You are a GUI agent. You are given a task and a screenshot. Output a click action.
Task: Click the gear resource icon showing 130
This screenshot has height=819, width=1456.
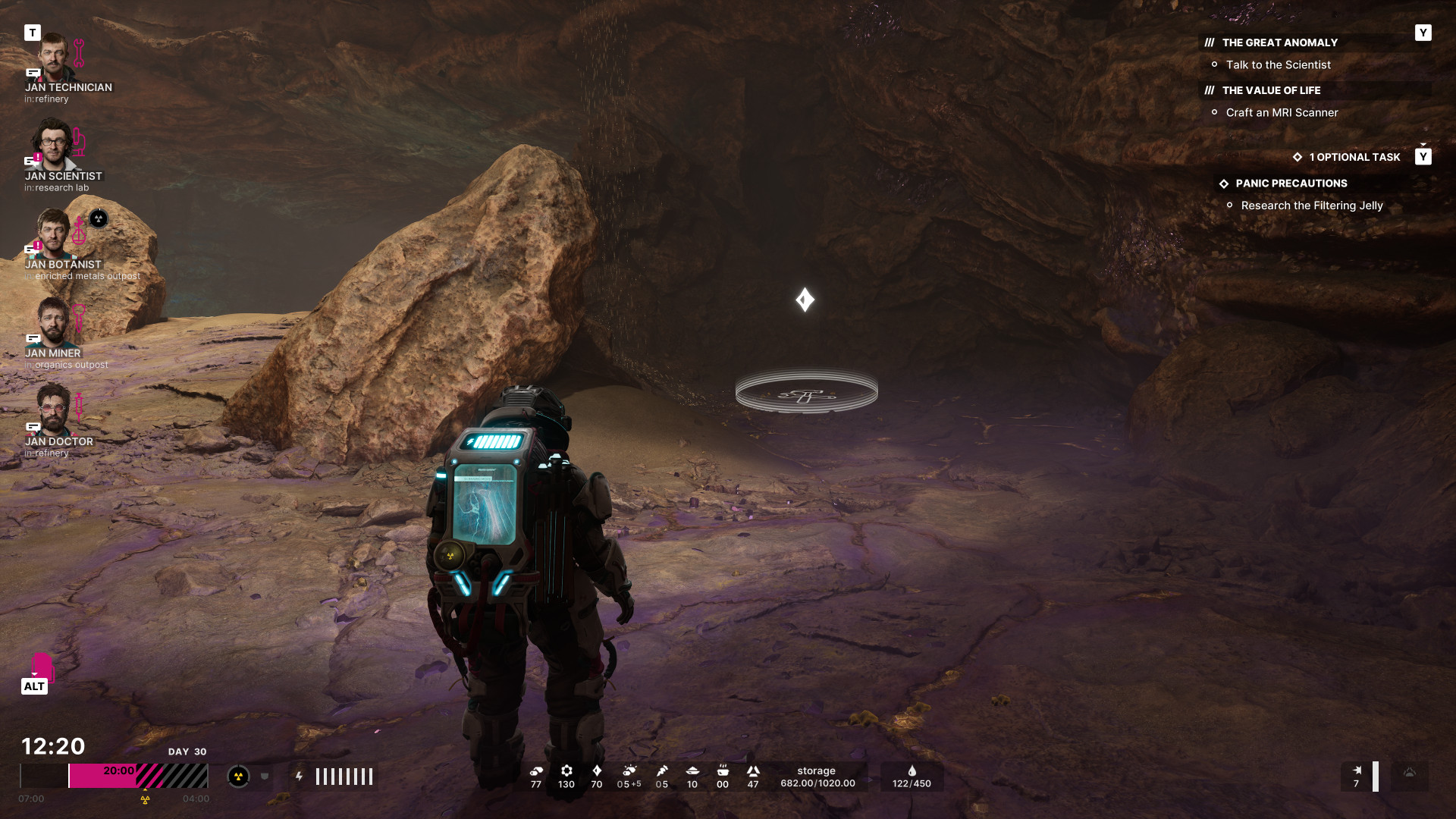click(566, 771)
